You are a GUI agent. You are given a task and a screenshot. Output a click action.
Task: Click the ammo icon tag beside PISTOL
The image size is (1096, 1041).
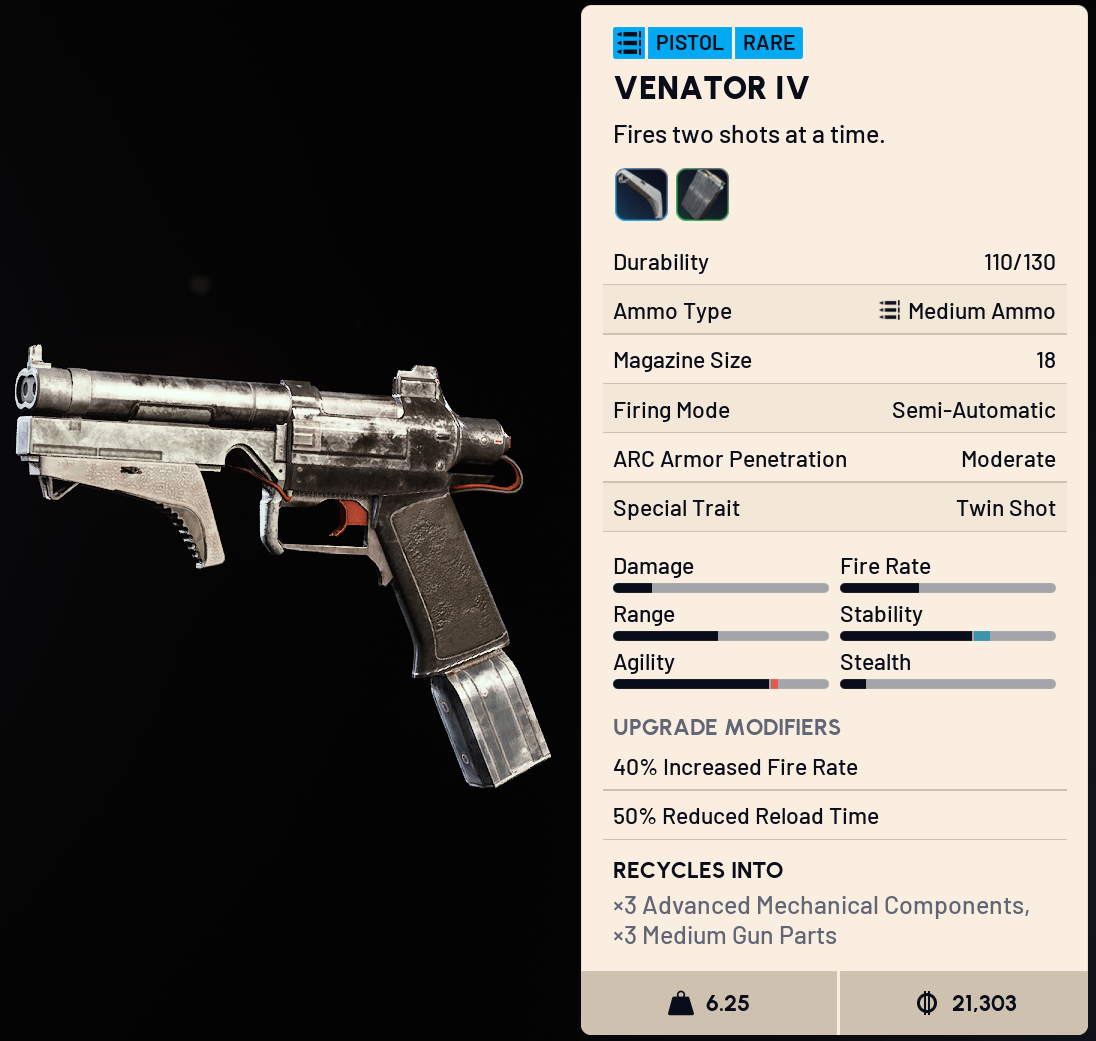(x=629, y=43)
